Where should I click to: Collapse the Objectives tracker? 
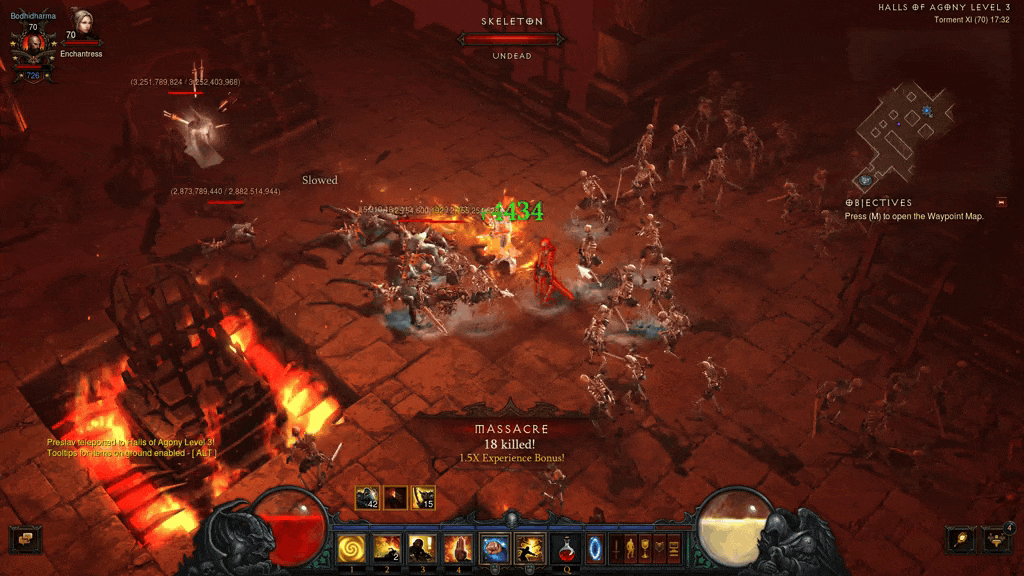tap(1001, 202)
